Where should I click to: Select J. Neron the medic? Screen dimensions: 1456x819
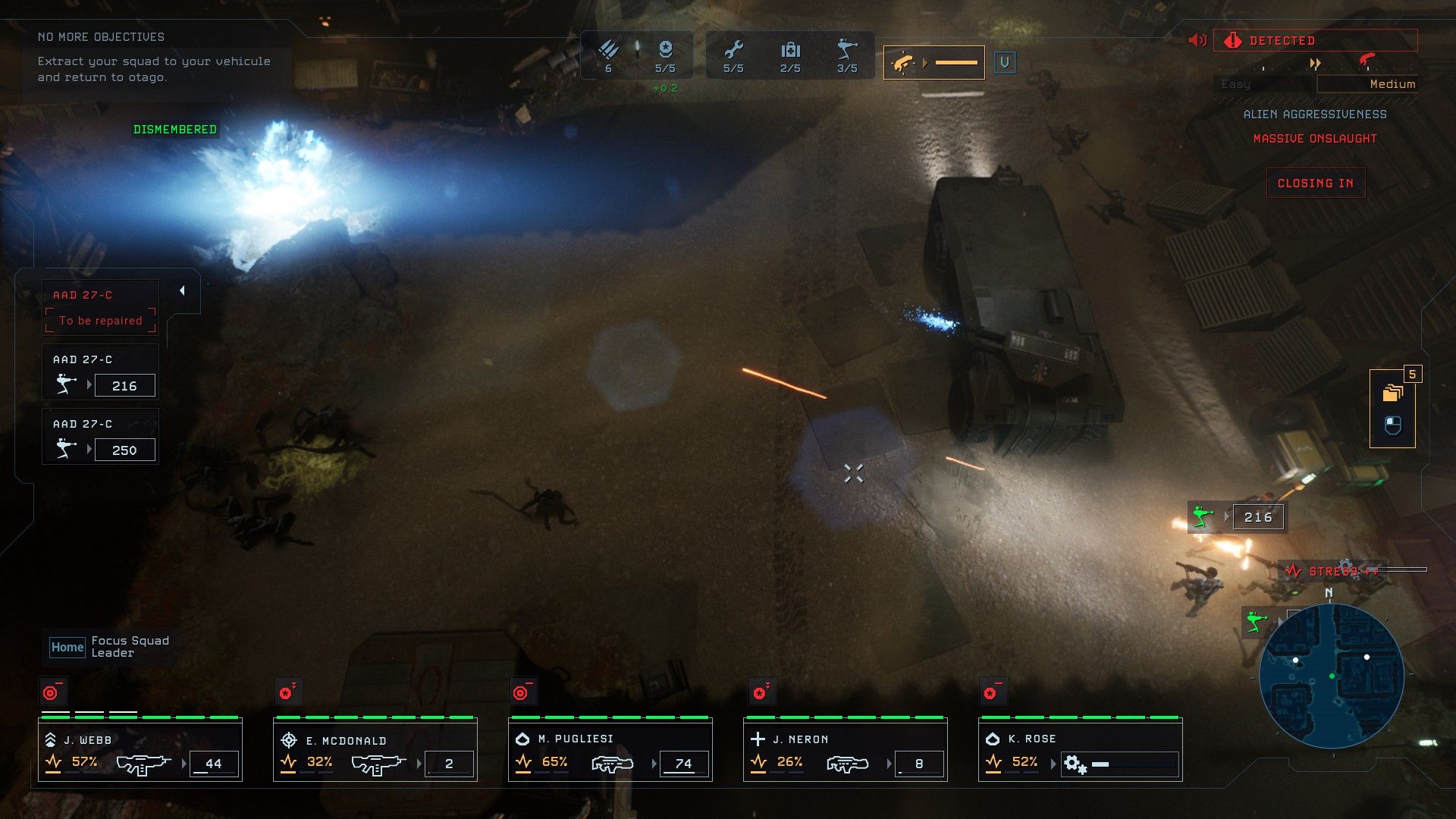click(x=846, y=751)
